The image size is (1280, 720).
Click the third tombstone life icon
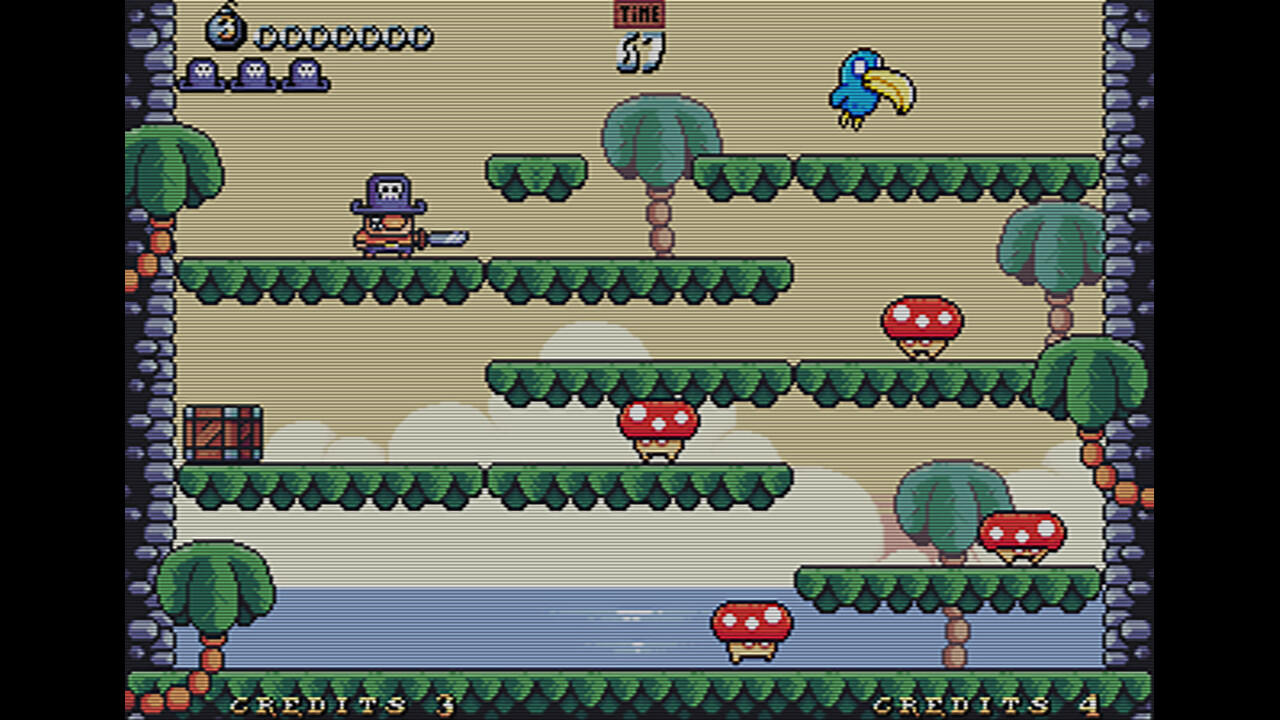coord(305,75)
